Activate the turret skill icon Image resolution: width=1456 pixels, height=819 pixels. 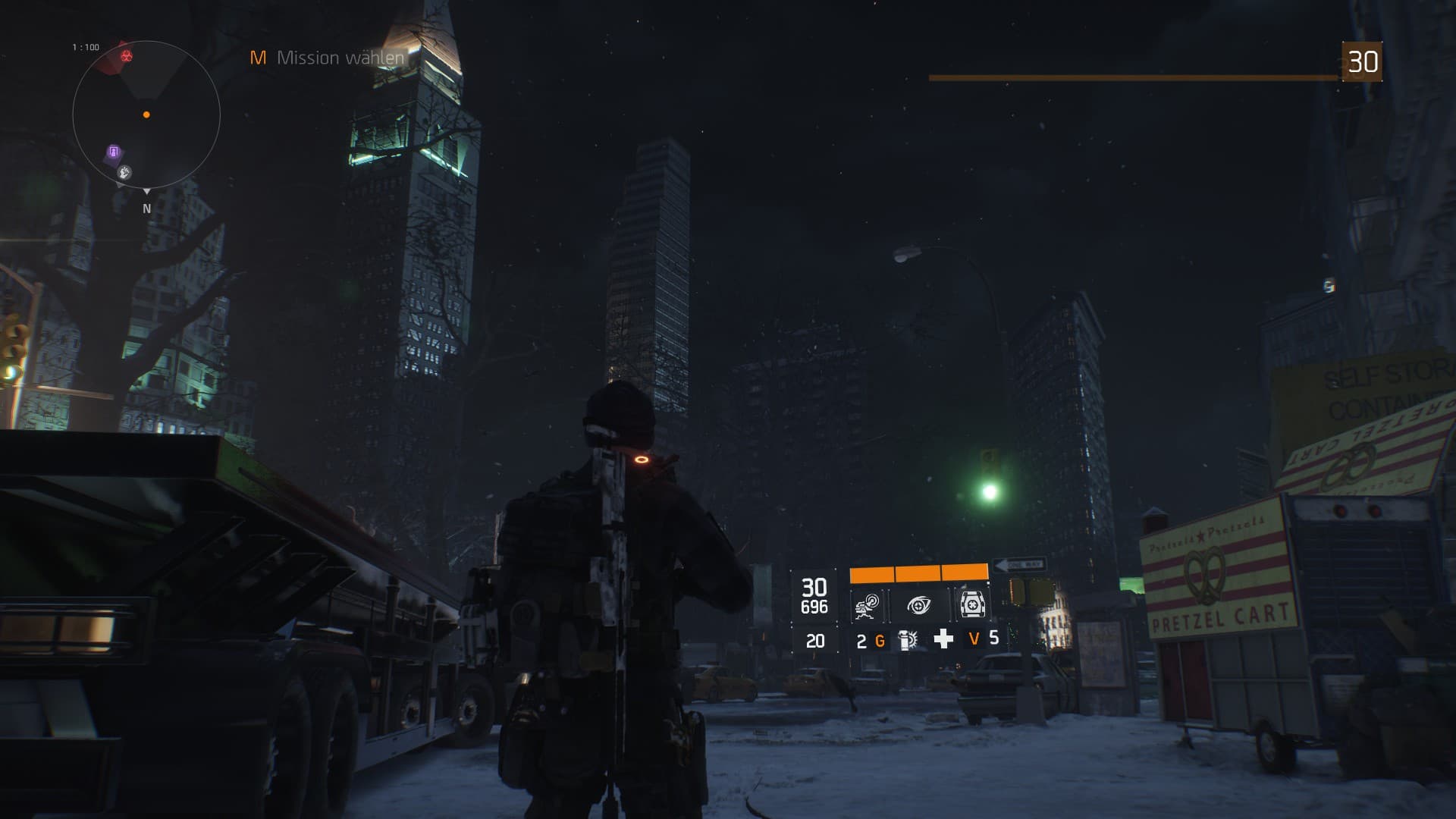[867, 605]
